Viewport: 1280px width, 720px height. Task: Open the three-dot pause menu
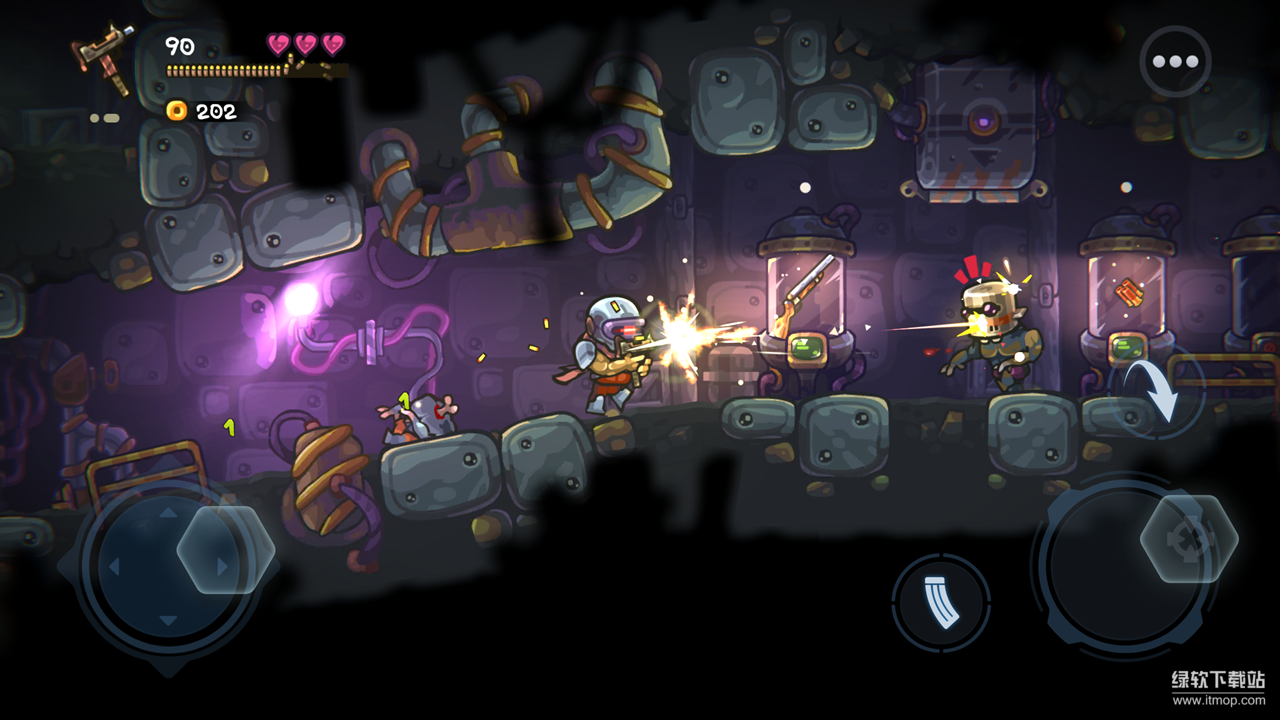point(1175,62)
